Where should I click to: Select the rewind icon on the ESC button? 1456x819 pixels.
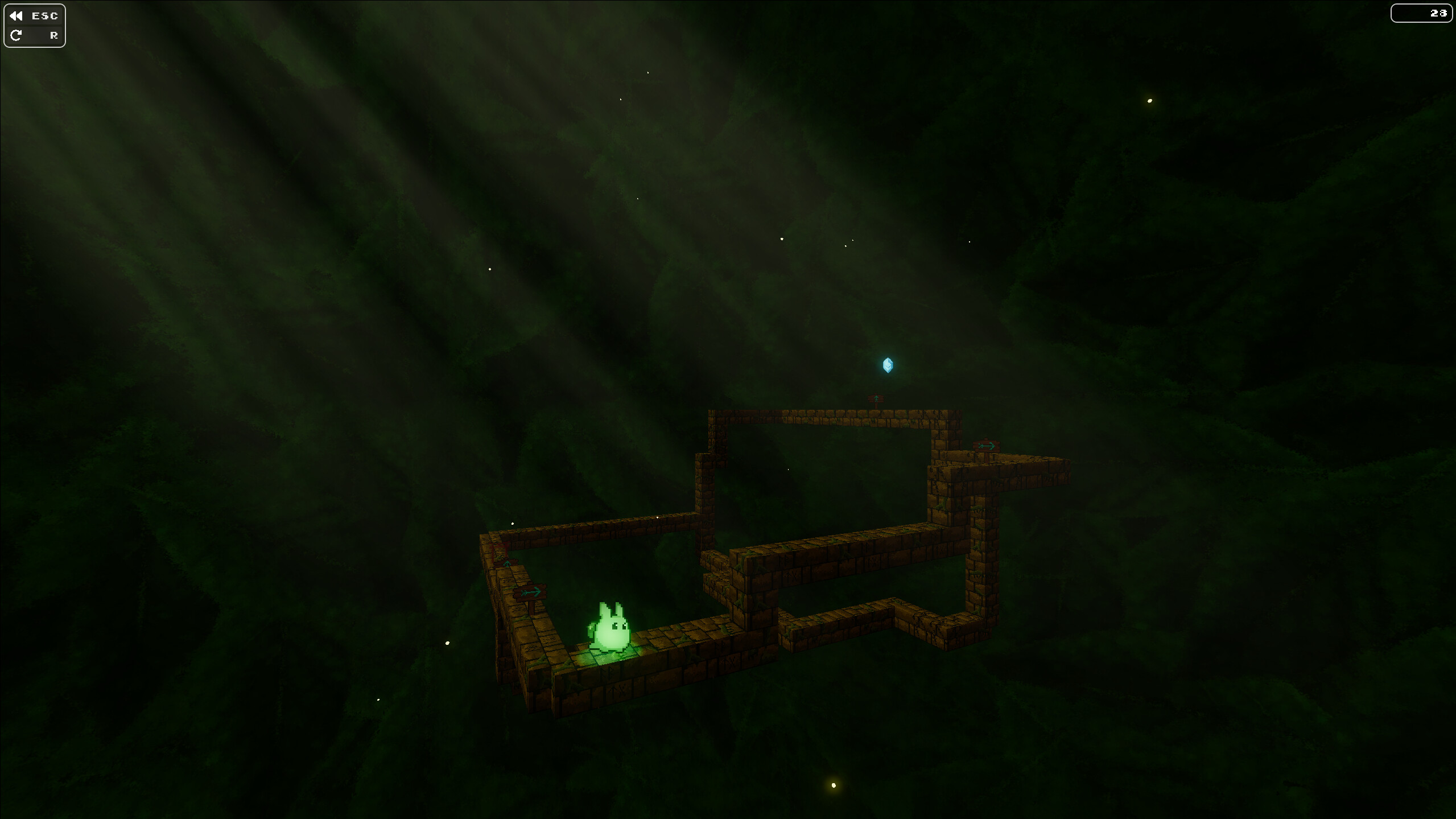click(x=17, y=15)
